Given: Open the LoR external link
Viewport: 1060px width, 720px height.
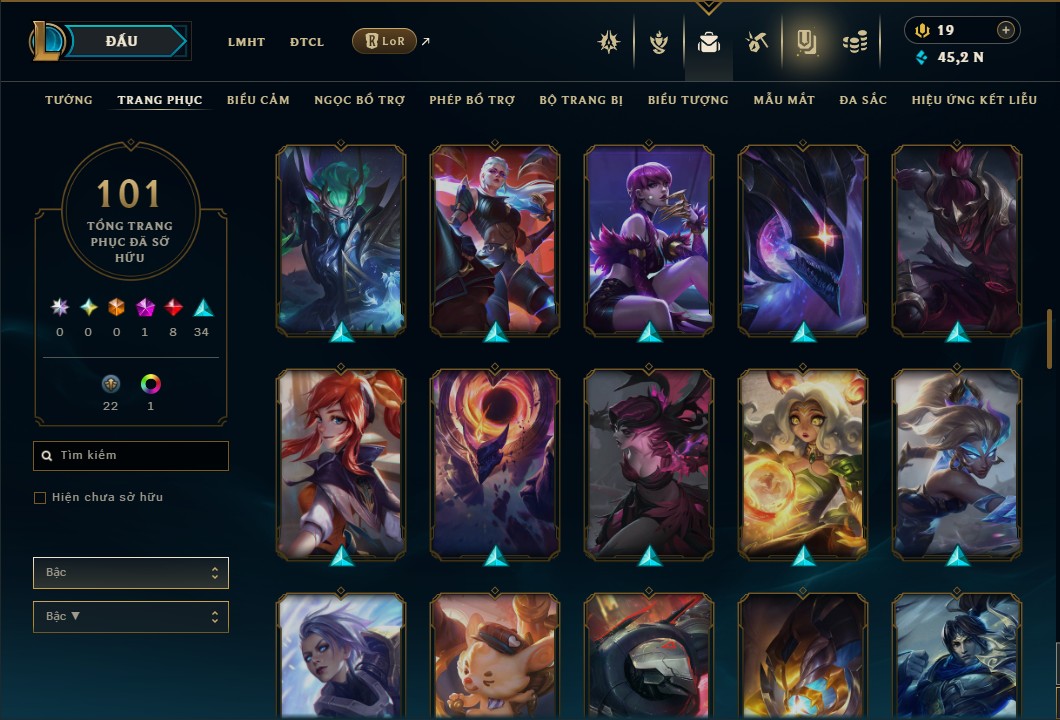Looking at the screenshot, I should click(385, 41).
